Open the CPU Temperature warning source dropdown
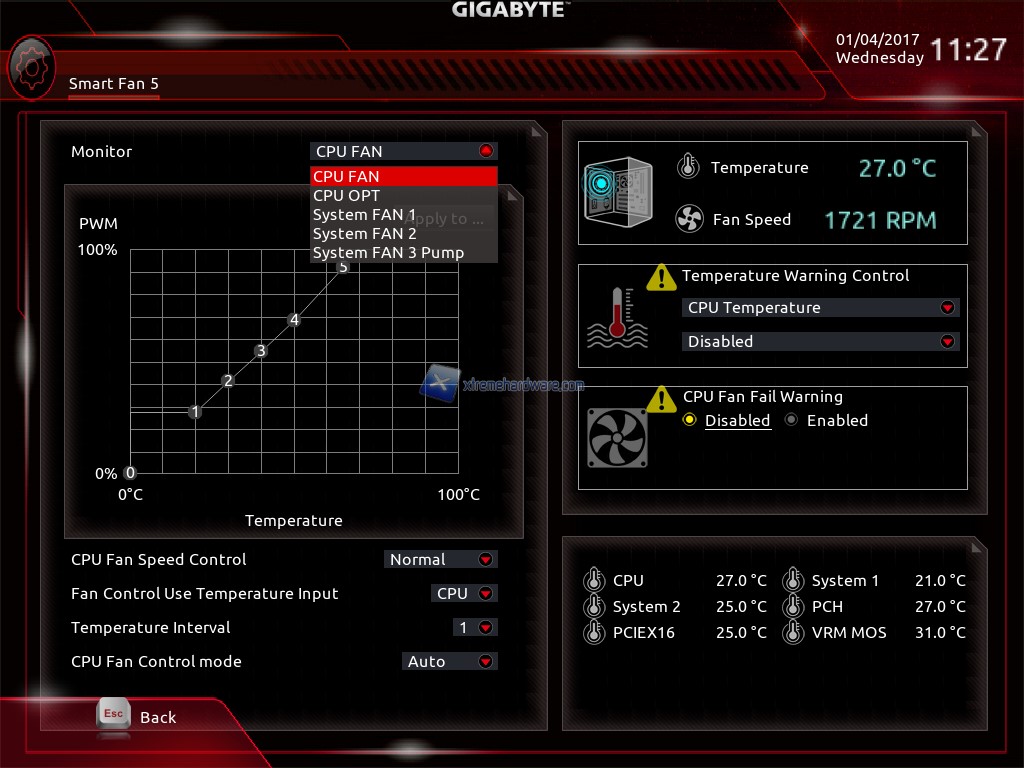 [819, 308]
